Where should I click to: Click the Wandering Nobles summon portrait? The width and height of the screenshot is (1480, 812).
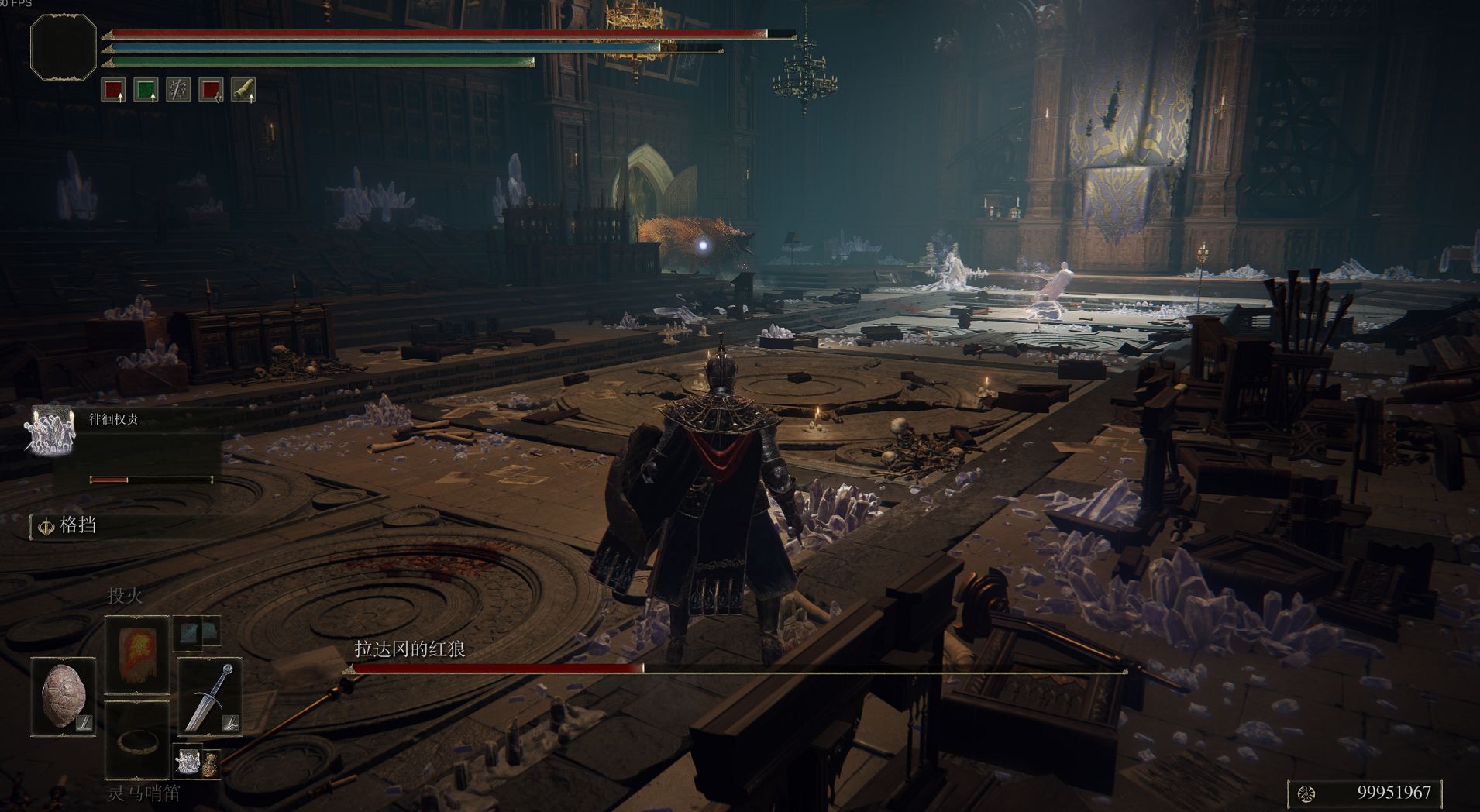pyautogui.click(x=50, y=430)
